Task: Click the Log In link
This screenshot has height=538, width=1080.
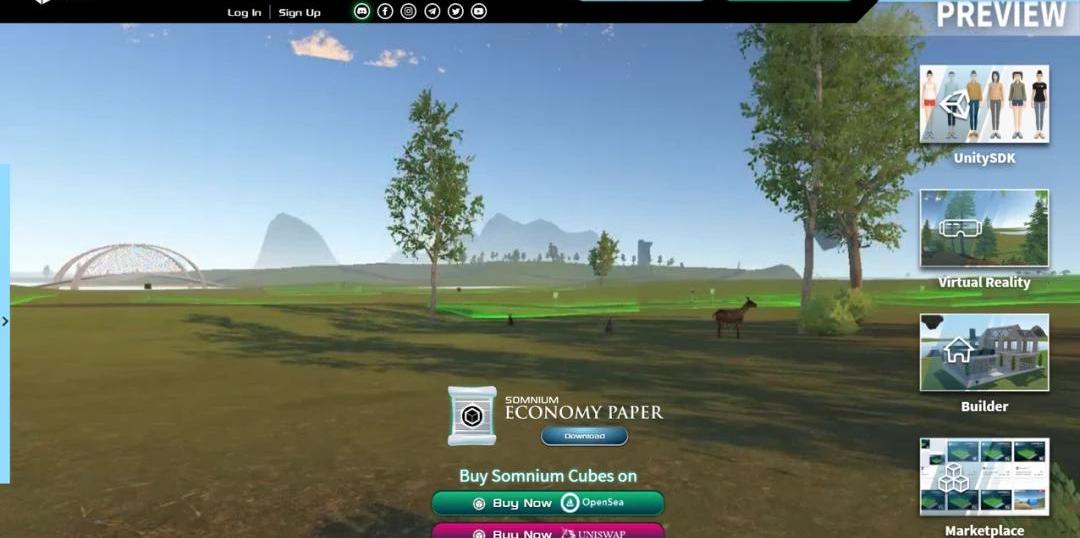Action: point(244,12)
